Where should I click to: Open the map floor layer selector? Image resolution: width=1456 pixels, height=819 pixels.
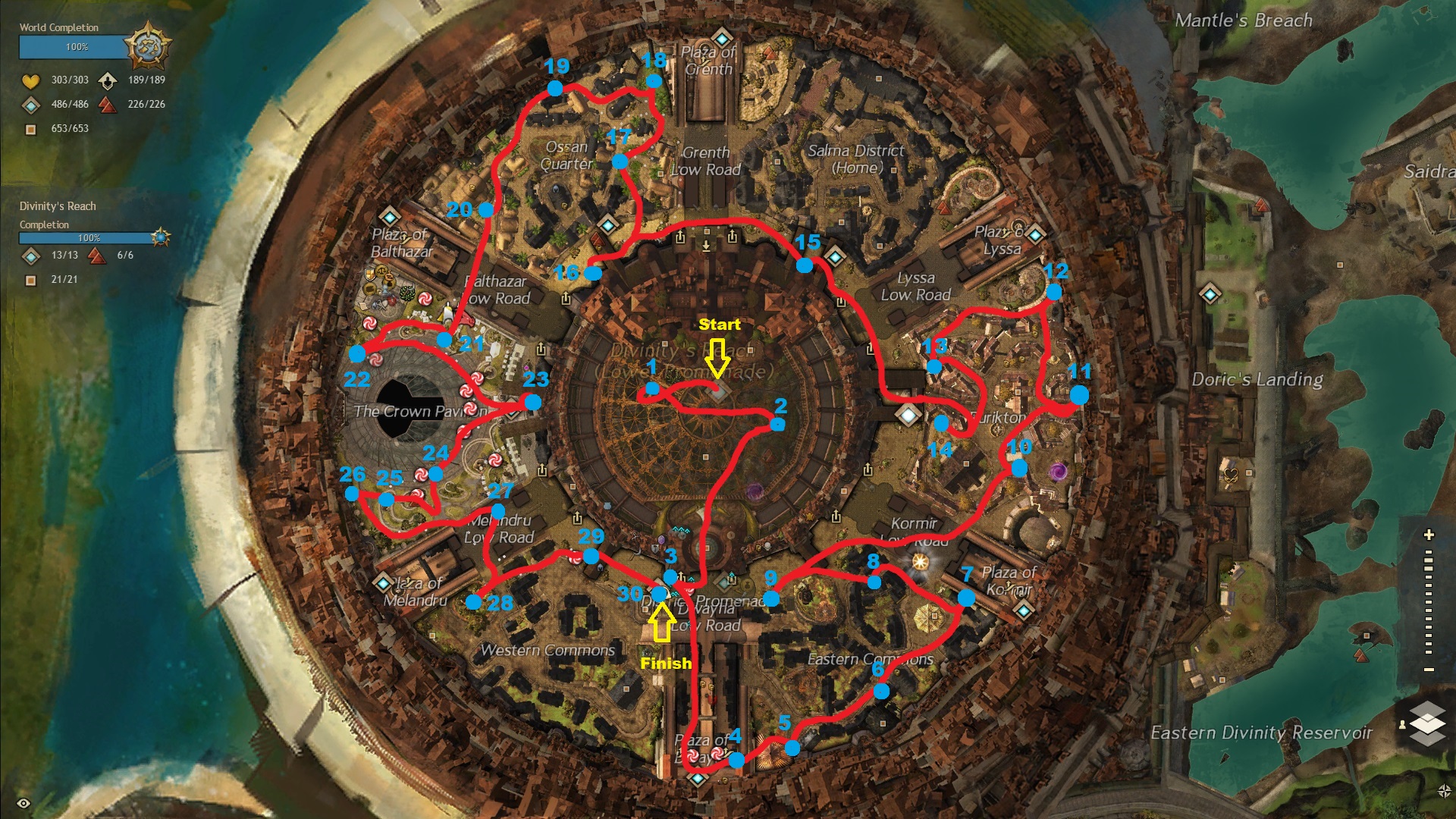[1427, 721]
